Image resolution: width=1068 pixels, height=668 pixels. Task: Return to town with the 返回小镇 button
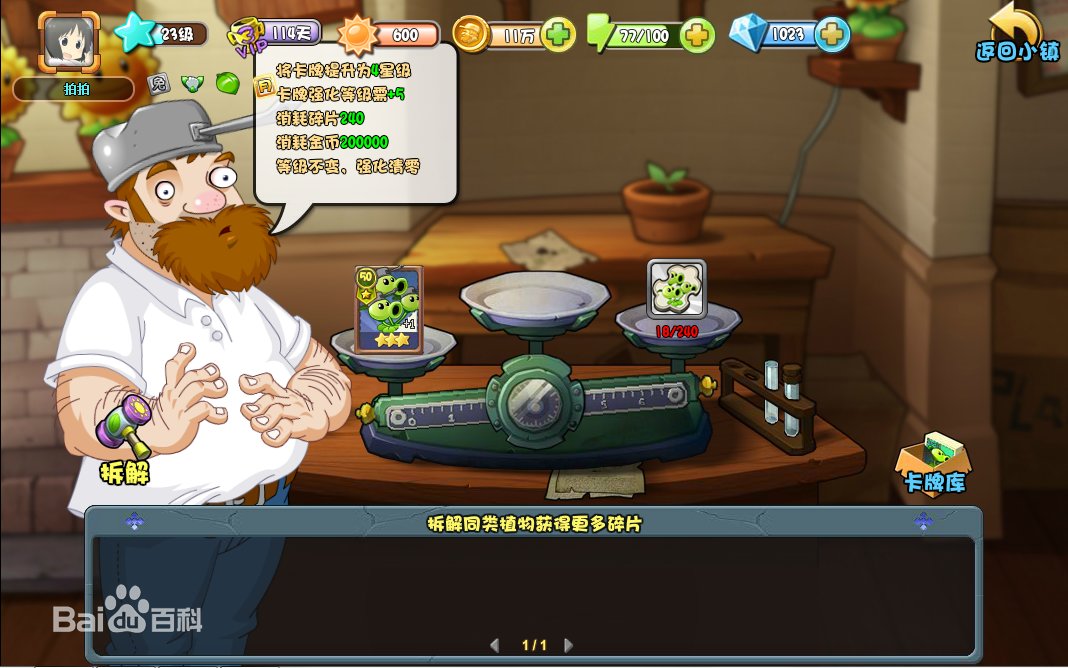1018,33
